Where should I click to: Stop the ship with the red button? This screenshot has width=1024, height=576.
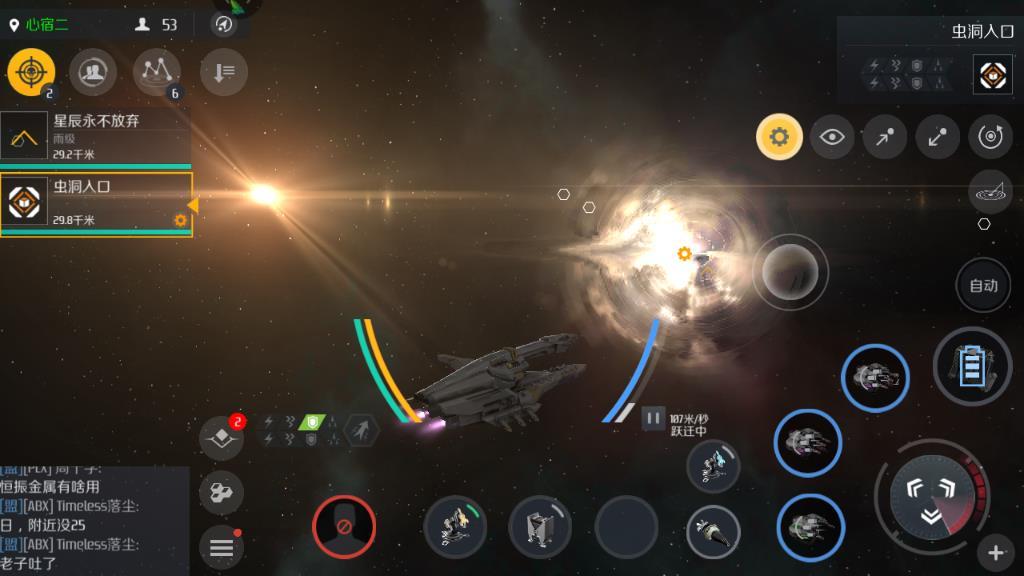344,526
